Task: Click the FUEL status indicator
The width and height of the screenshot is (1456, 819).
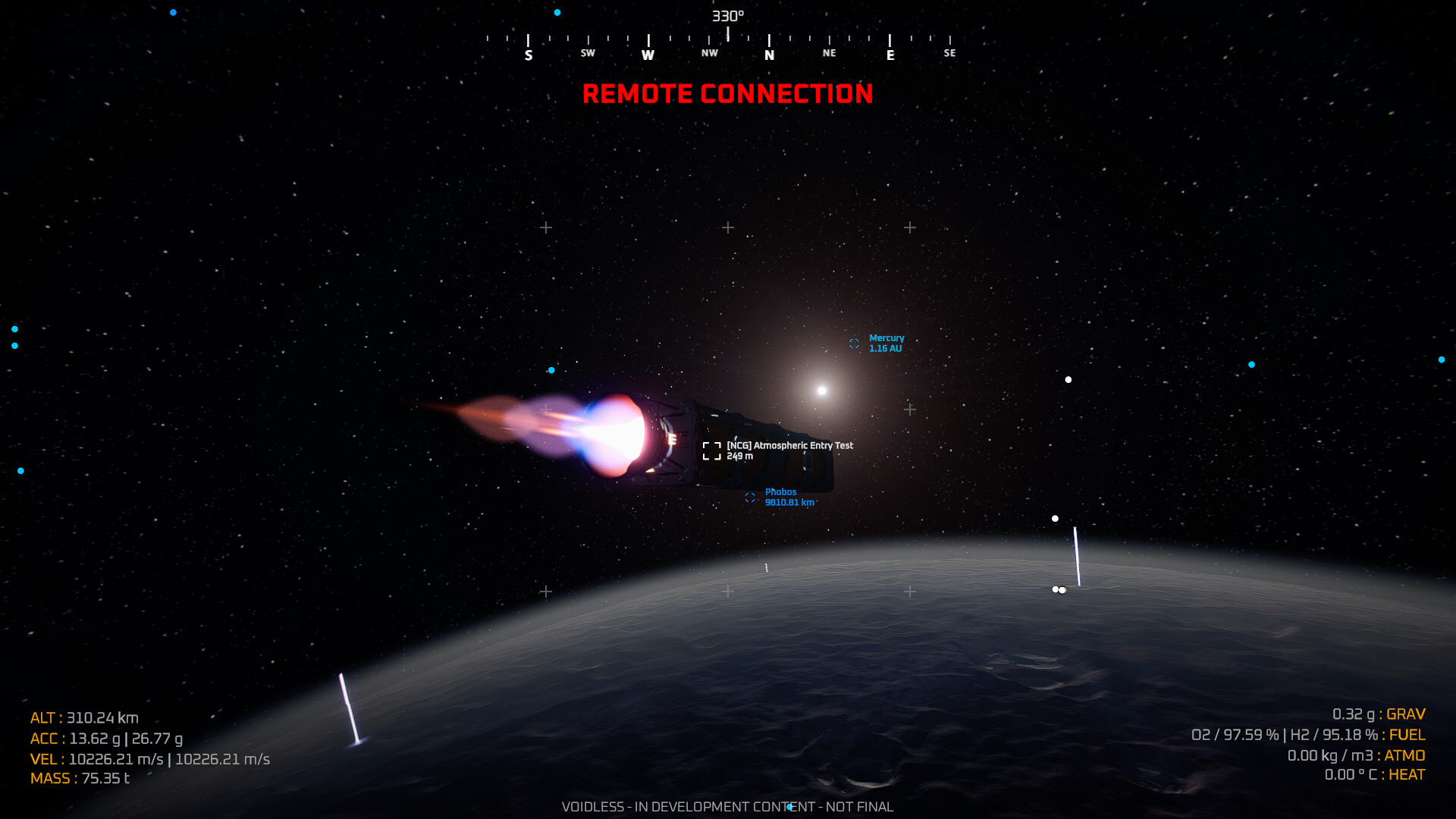Action: pos(1407,734)
